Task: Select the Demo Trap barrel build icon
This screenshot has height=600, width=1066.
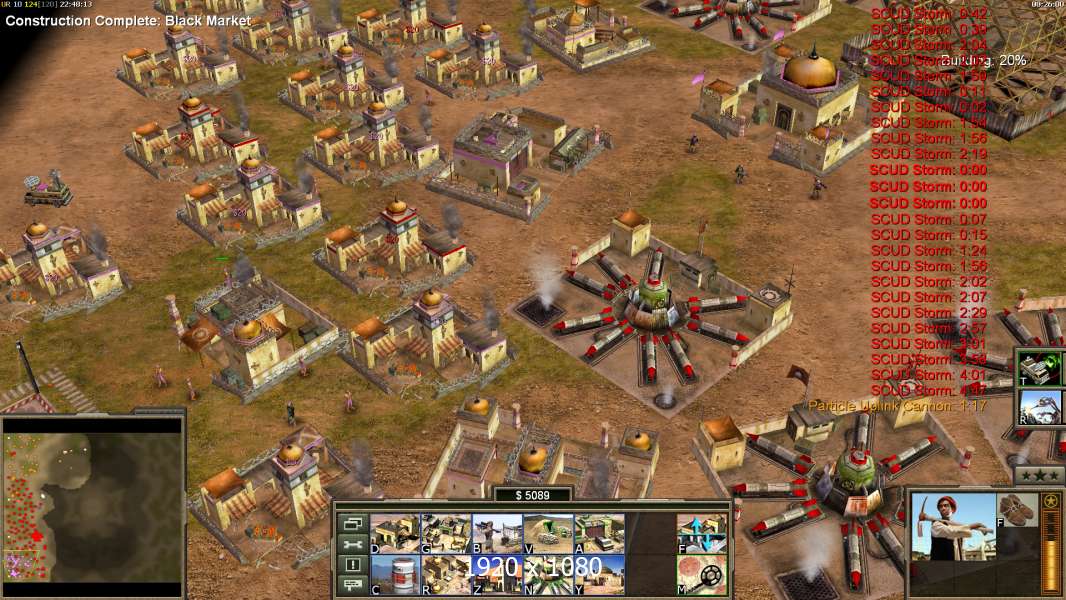Action: pyautogui.click(x=396, y=574)
